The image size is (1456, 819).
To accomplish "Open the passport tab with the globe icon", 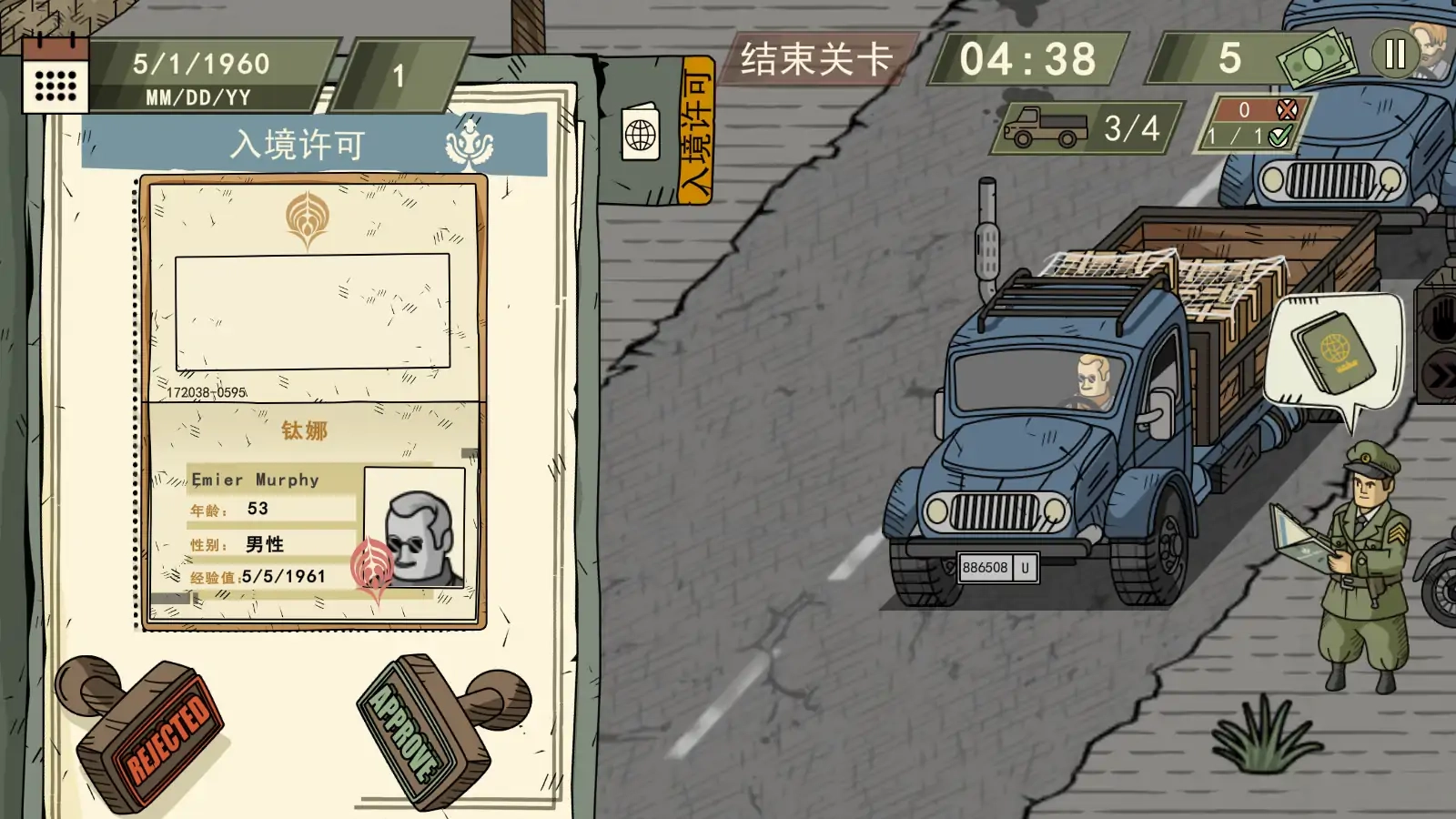I will click(x=640, y=134).
